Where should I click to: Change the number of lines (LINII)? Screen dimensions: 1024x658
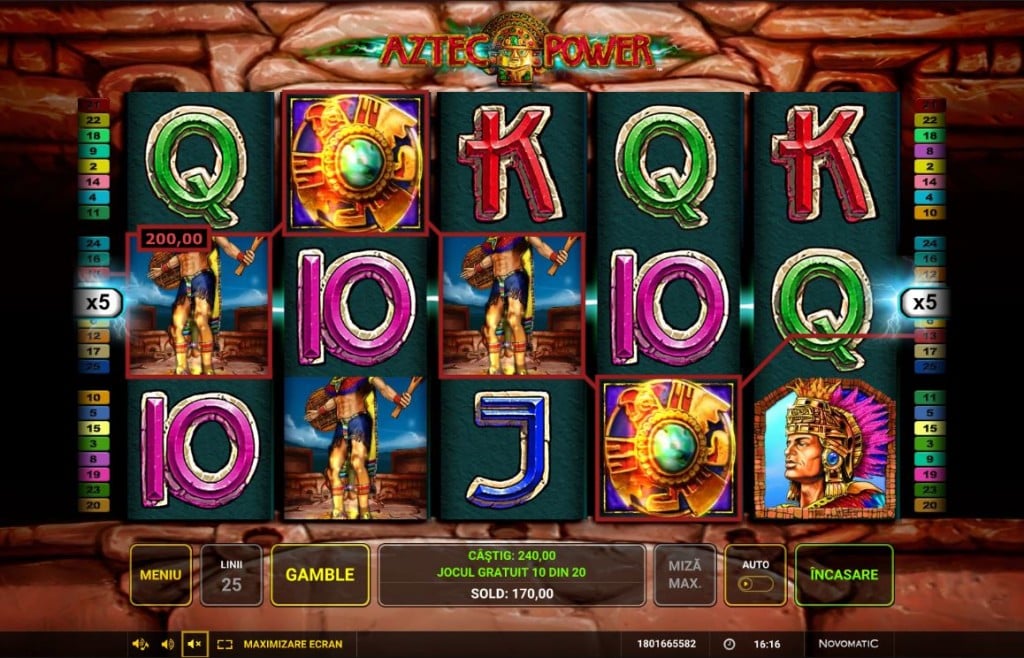(231, 575)
